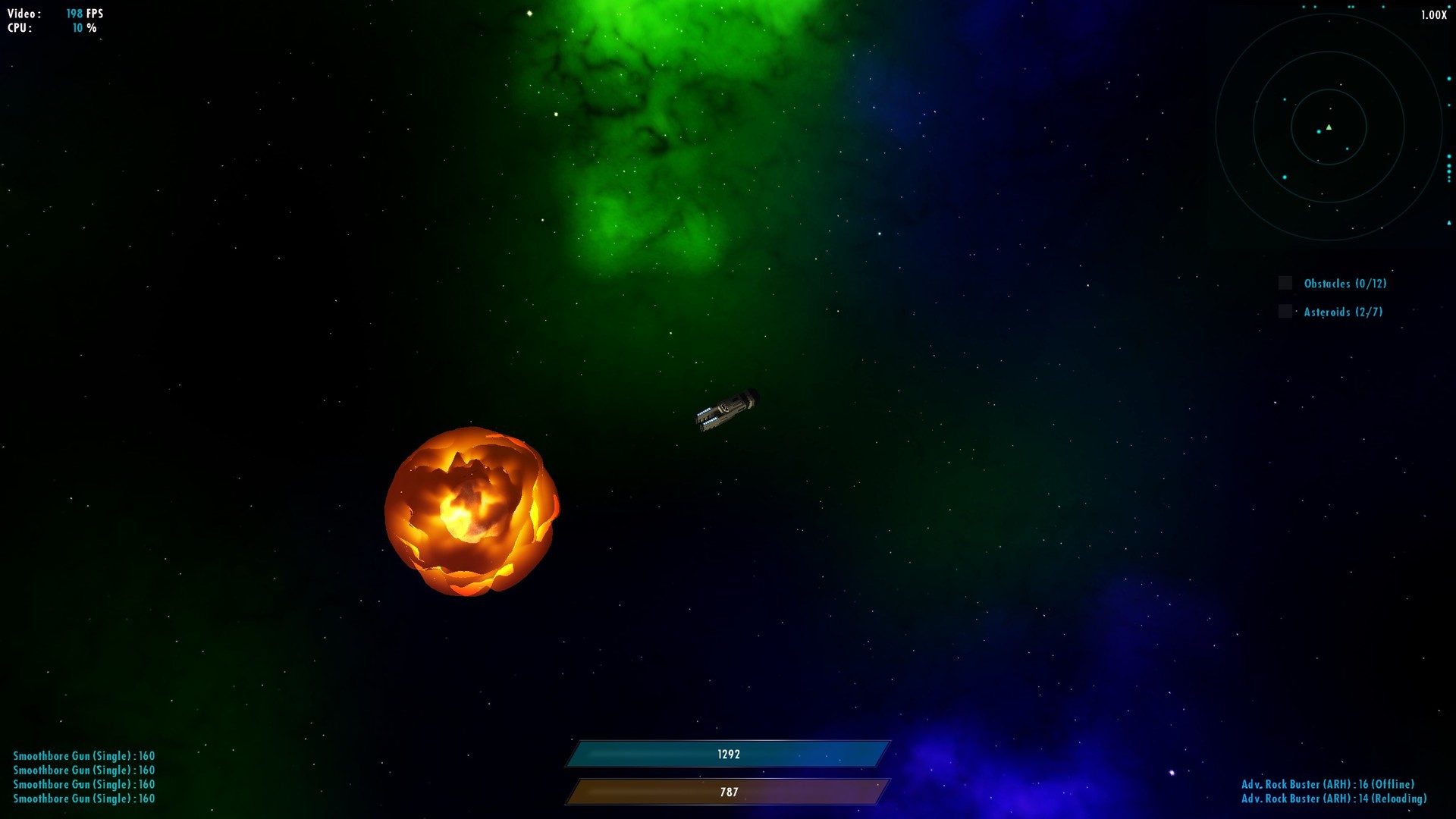Click the orange hull bar showing 787
Screen dimensions: 1456x819
[728, 792]
